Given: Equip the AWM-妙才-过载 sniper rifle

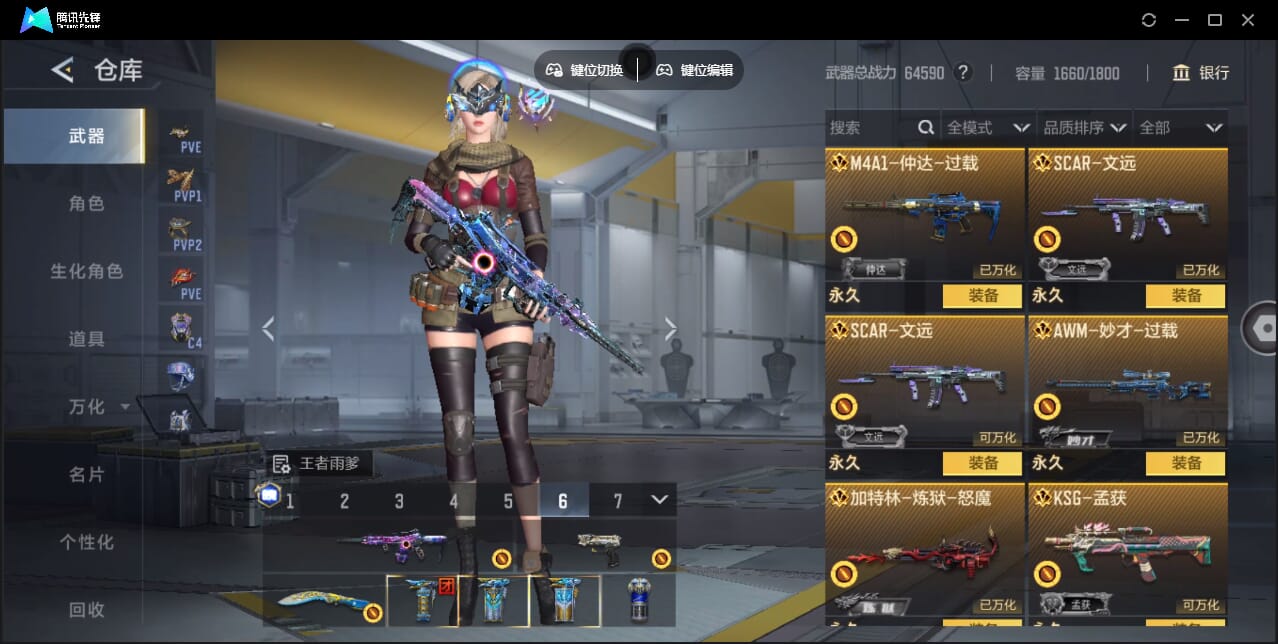Looking at the screenshot, I should point(1185,463).
